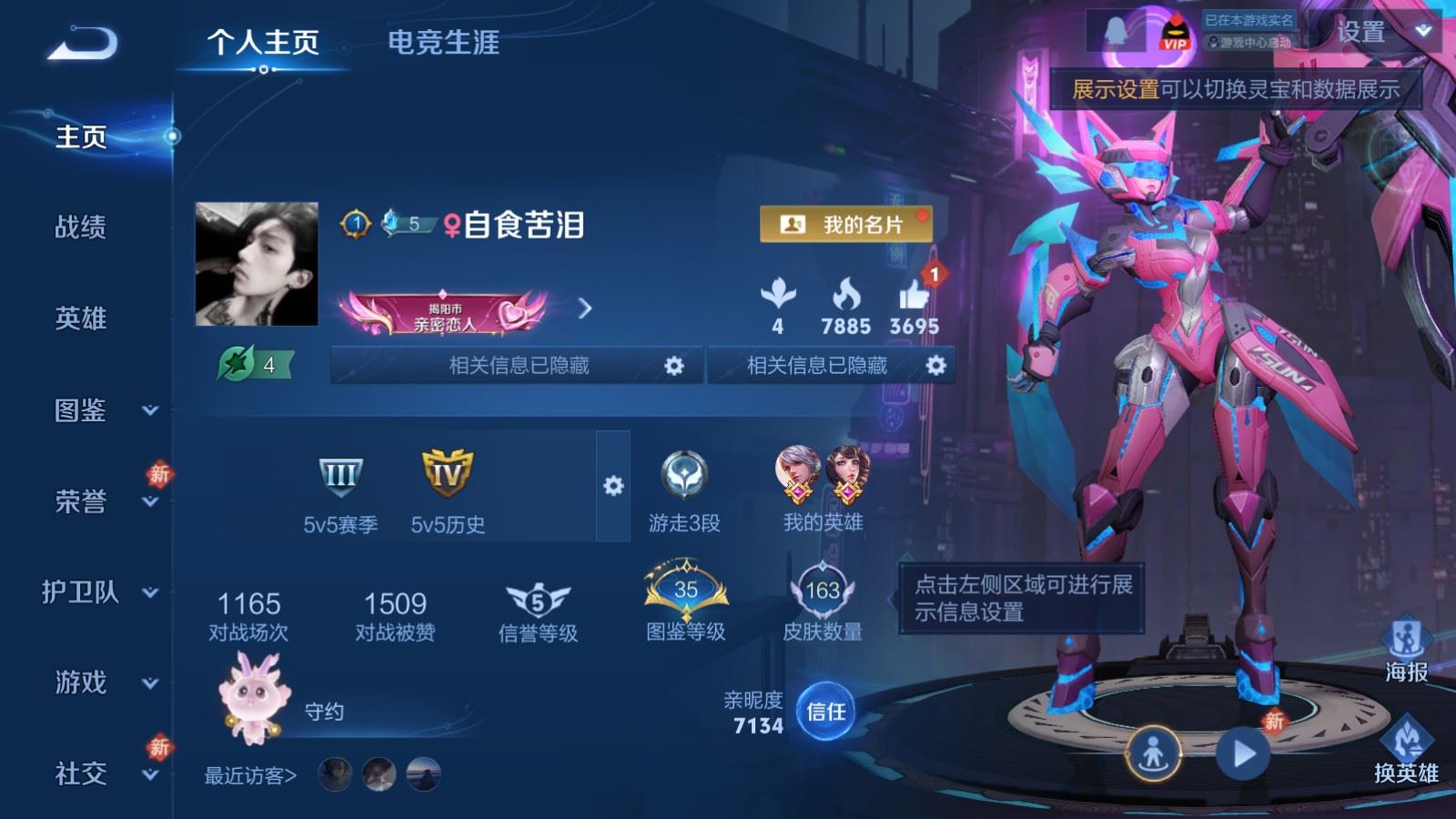1456x819 pixels.
Task: View 我的英雄 hero portraits
Action: tap(823, 475)
